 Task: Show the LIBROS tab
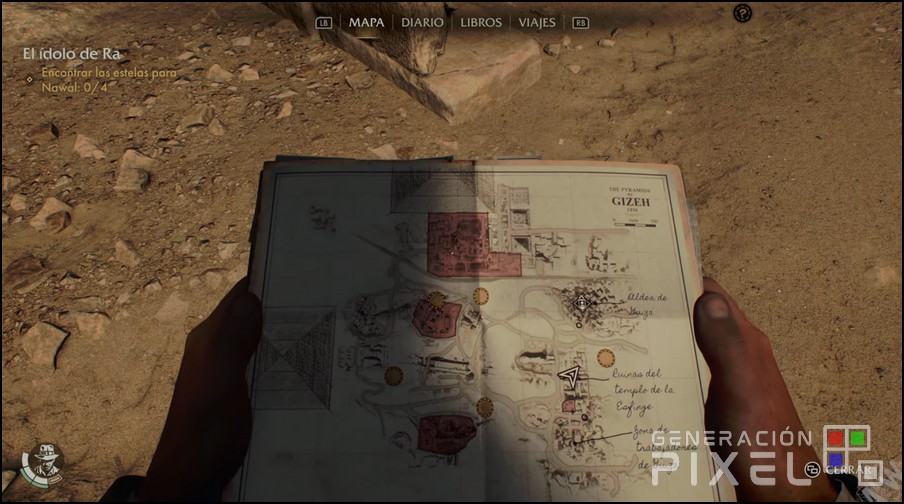(482, 22)
